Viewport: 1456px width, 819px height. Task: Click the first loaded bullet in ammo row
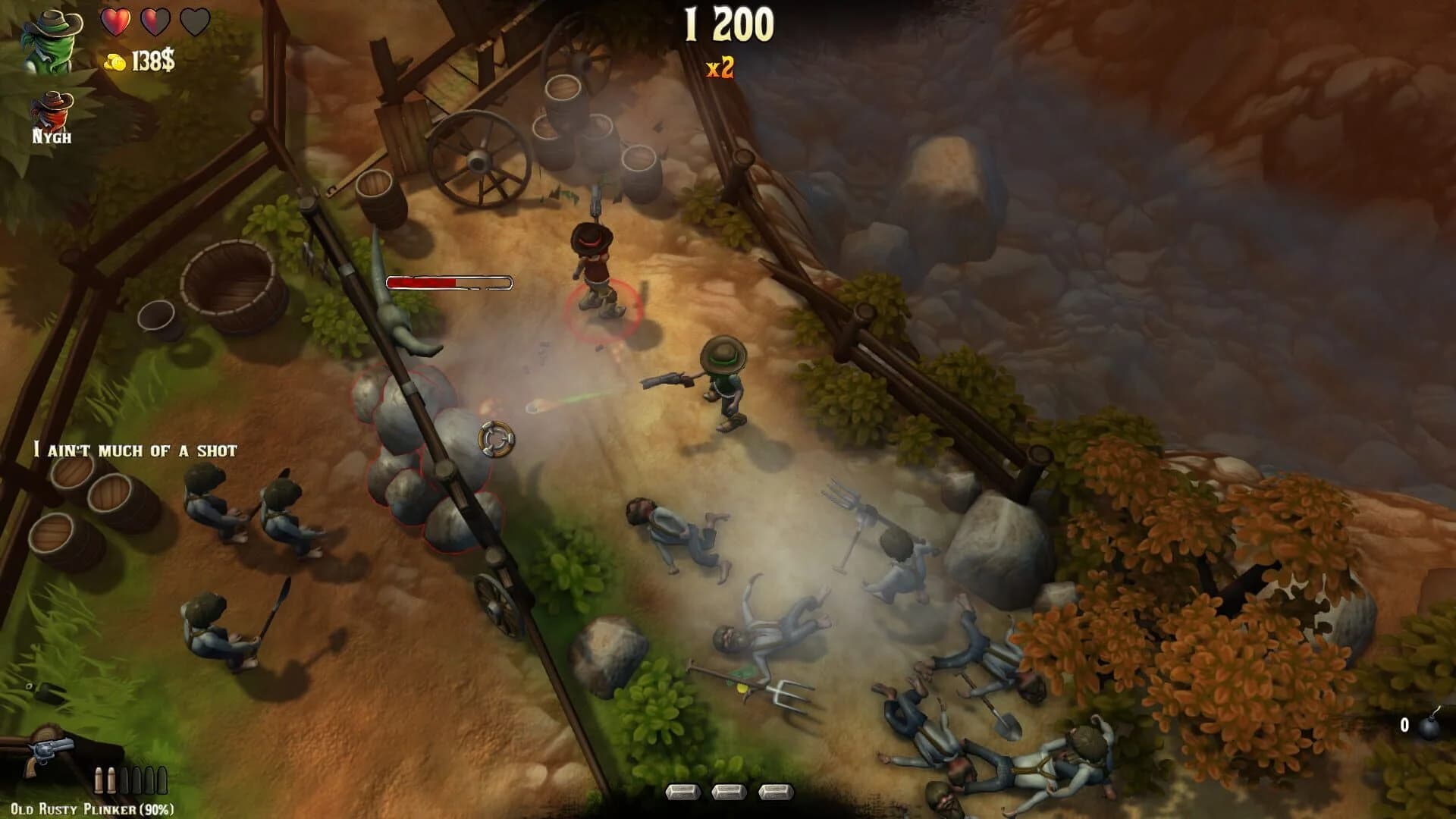pyautogui.click(x=99, y=780)
